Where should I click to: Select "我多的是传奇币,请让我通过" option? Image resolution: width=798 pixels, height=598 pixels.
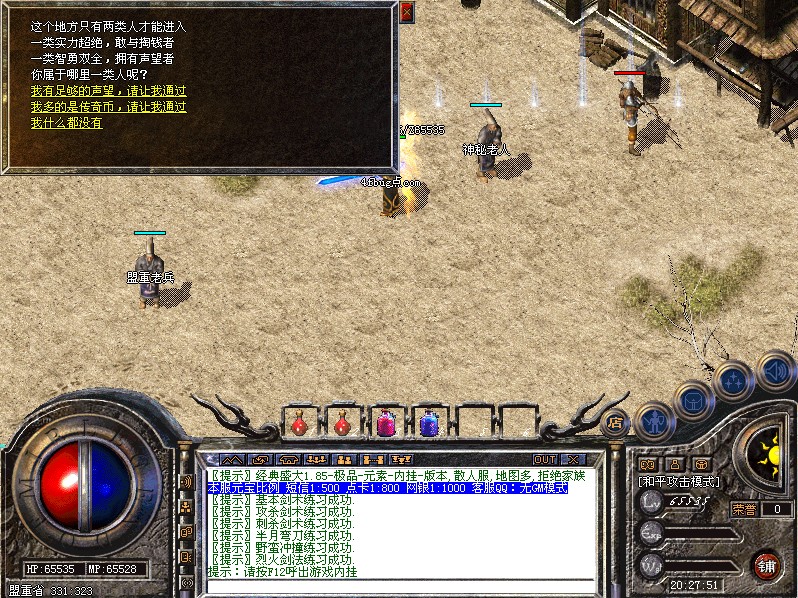coord(108,106)
